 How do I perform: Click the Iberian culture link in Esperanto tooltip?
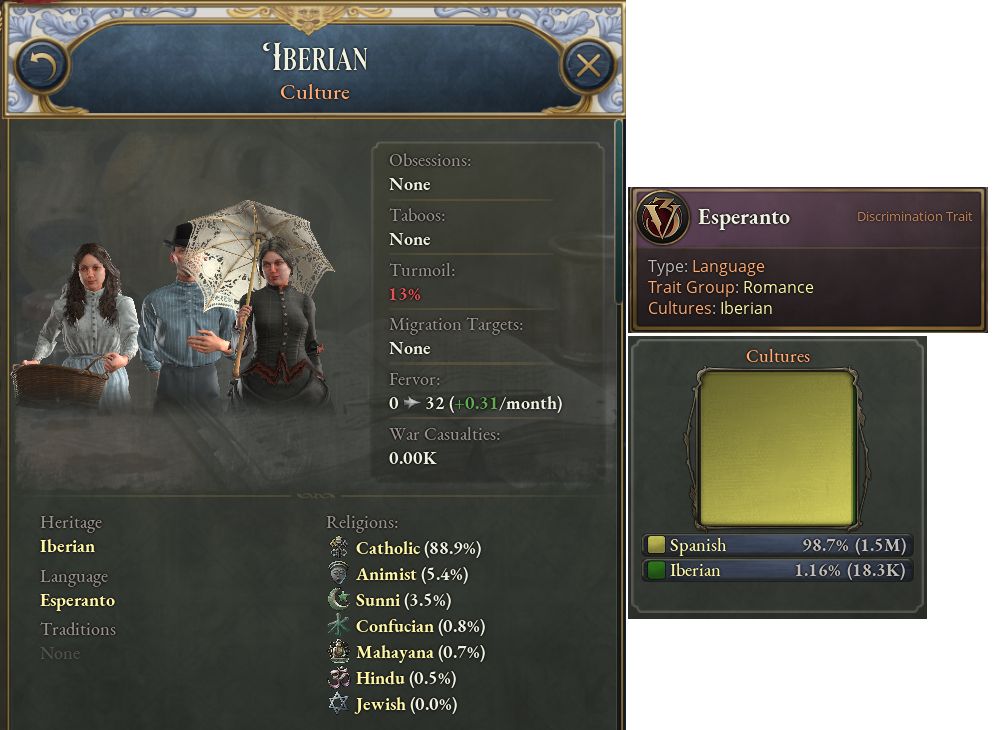tap(746, 308)
